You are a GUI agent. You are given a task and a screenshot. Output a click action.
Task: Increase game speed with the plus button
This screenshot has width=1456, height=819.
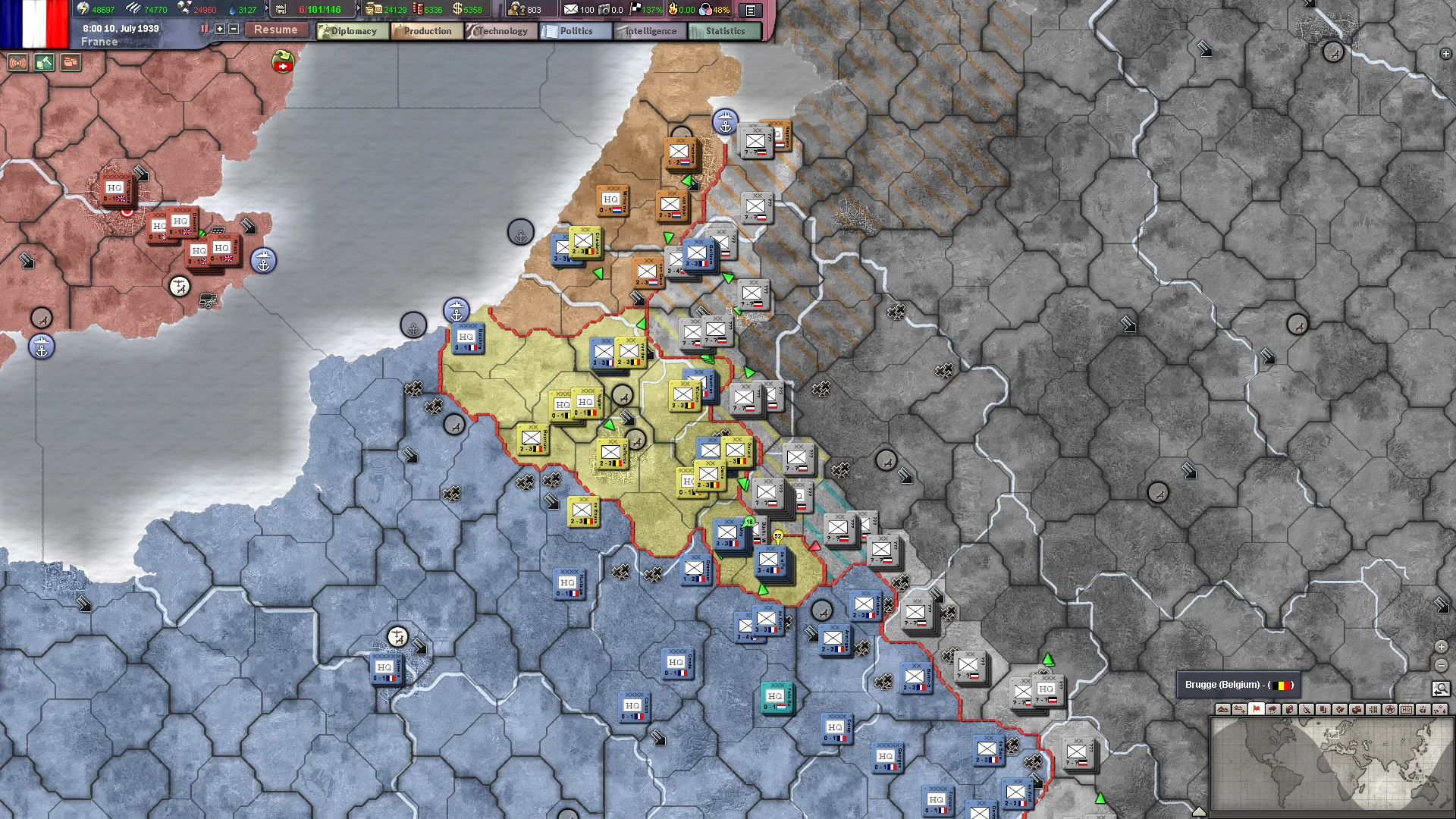[x=218, y=29]
